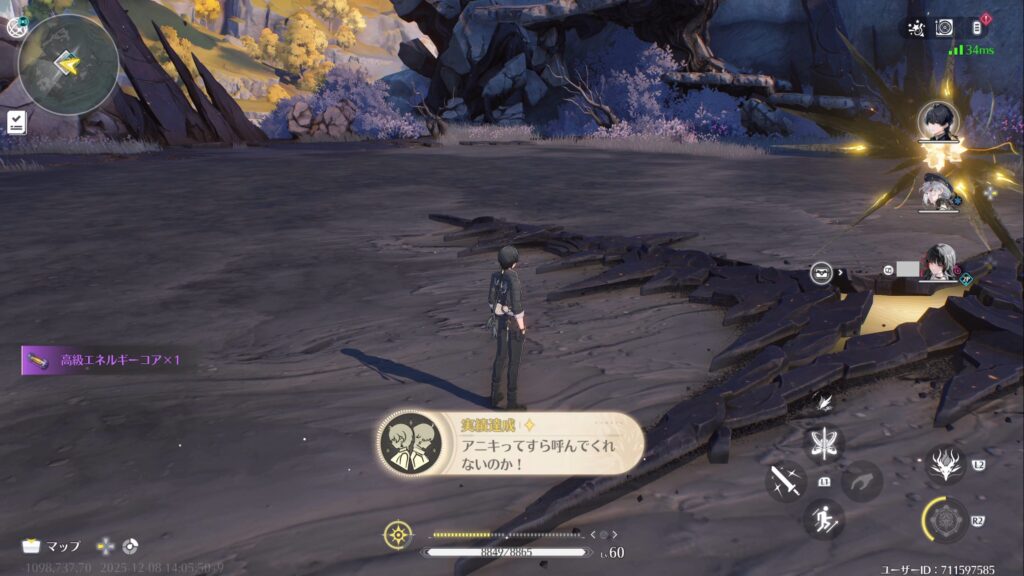Click the chat bubble icon beside the arrow
The width and height of the screenshot is (1024, 576).
point(822,272)
